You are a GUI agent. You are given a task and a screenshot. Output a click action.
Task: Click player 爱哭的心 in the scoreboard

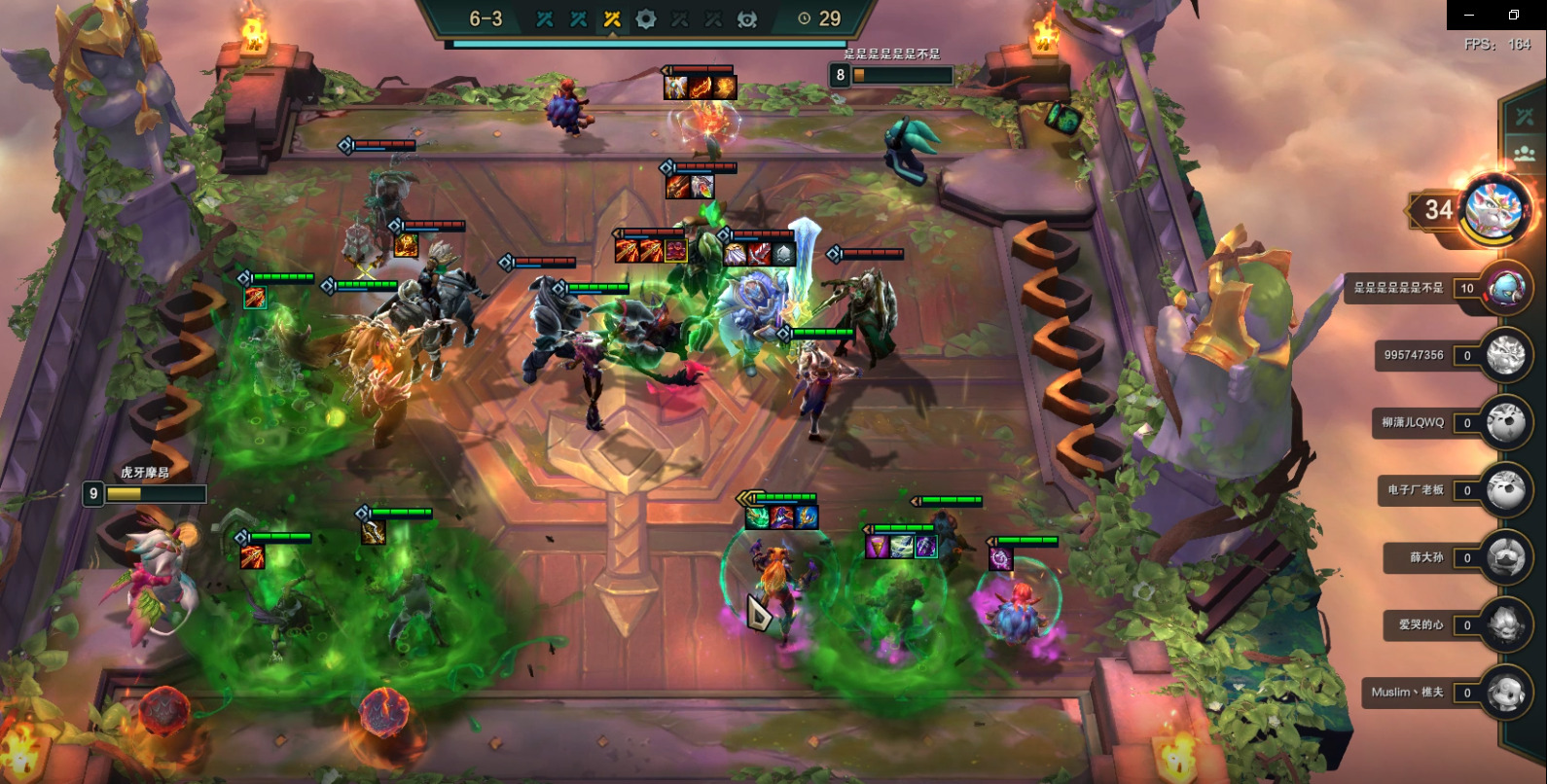click(x=1505, y=625)
